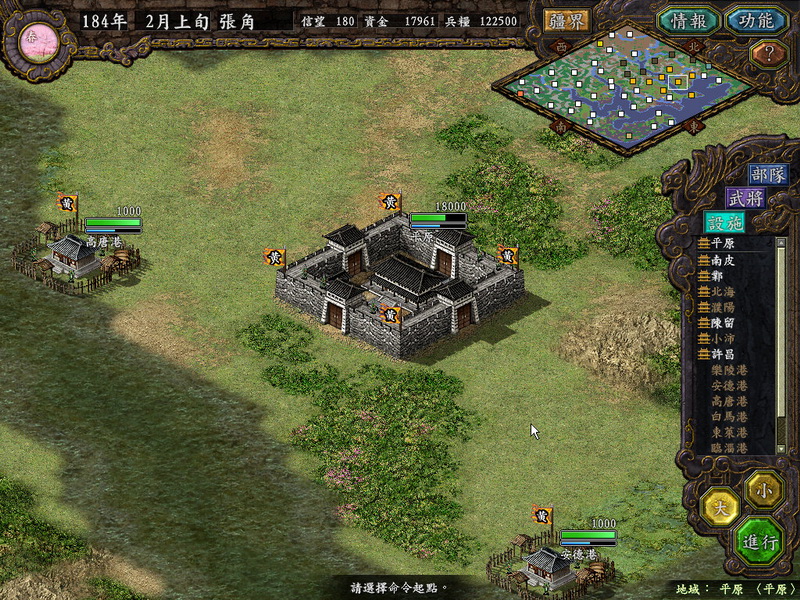The width and height of the screenshot is (800, 600).
Task: Select 許昌 in the facility list
Action: coord(721,355)
